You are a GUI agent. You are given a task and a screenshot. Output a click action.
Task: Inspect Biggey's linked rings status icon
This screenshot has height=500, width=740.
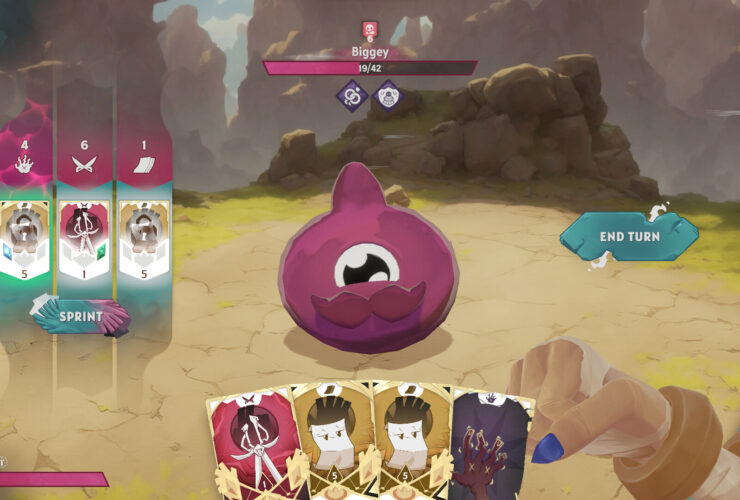[x=352, y=96]
